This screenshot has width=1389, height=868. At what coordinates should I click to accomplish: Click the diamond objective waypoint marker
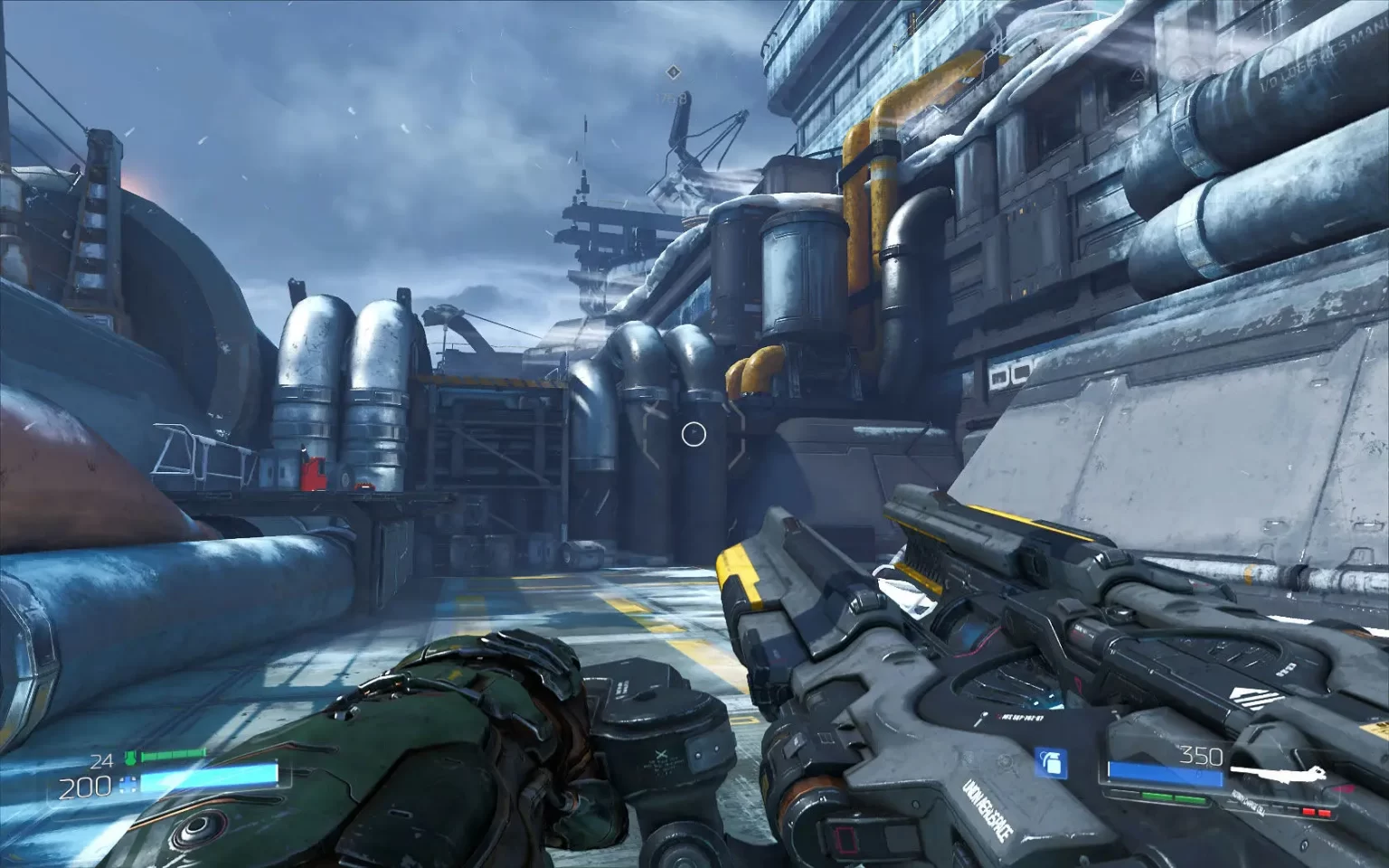coord(672,71)
